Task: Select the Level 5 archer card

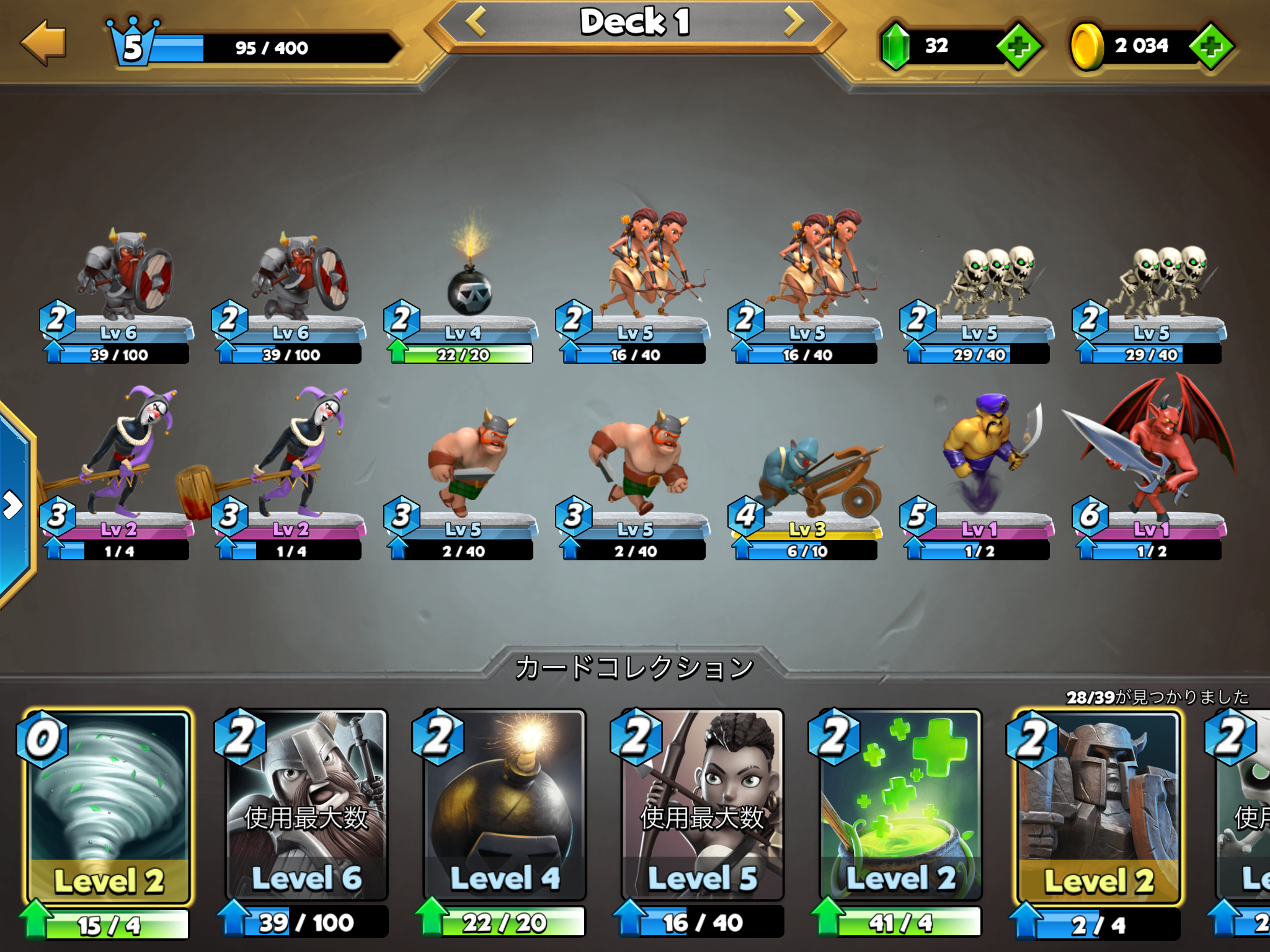Action: pyautogui.click(x=703, y=806)
